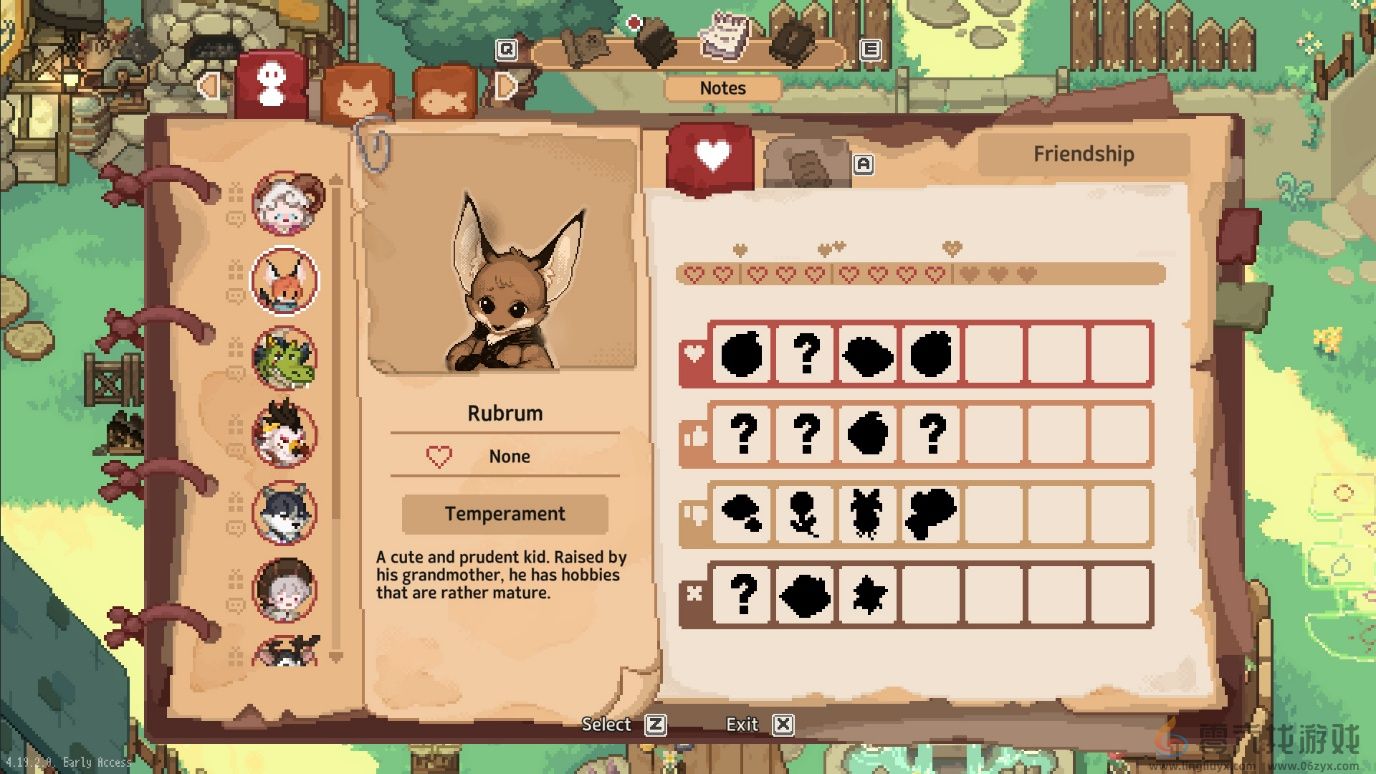Switch to the cat face tab

(x=356, y=96)
